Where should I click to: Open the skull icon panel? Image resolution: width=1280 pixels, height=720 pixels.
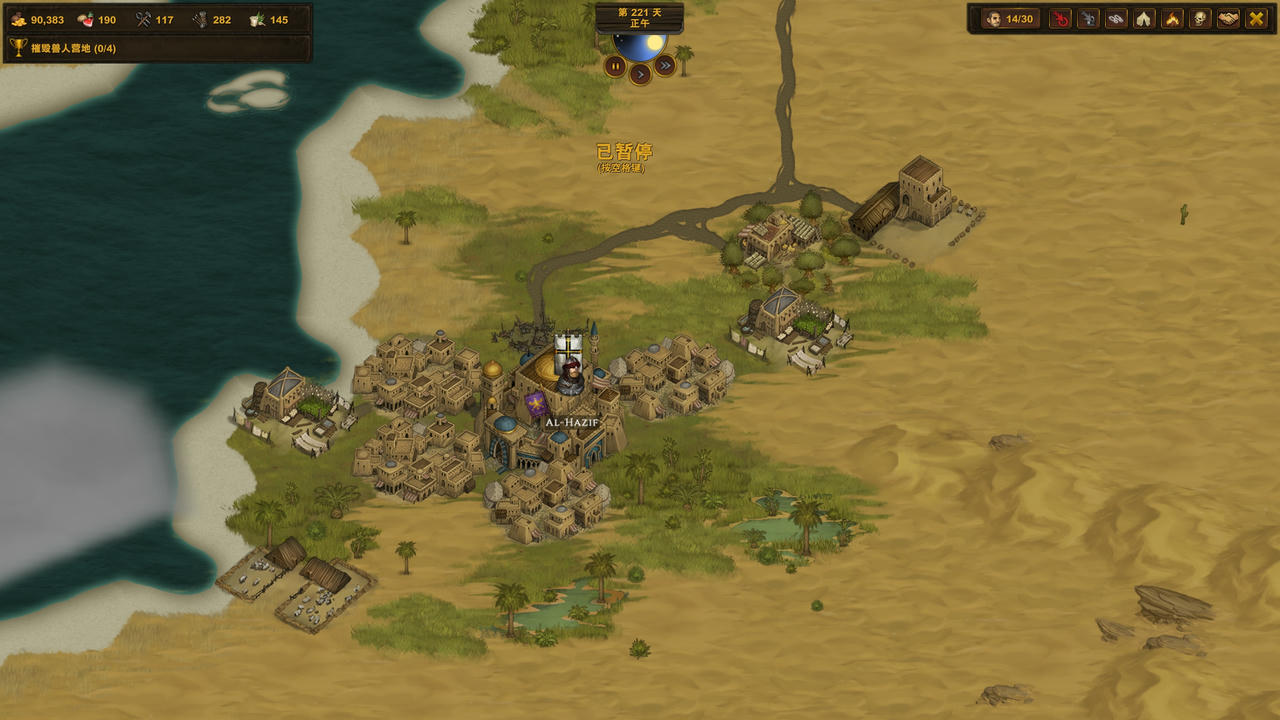(1200, 19)
